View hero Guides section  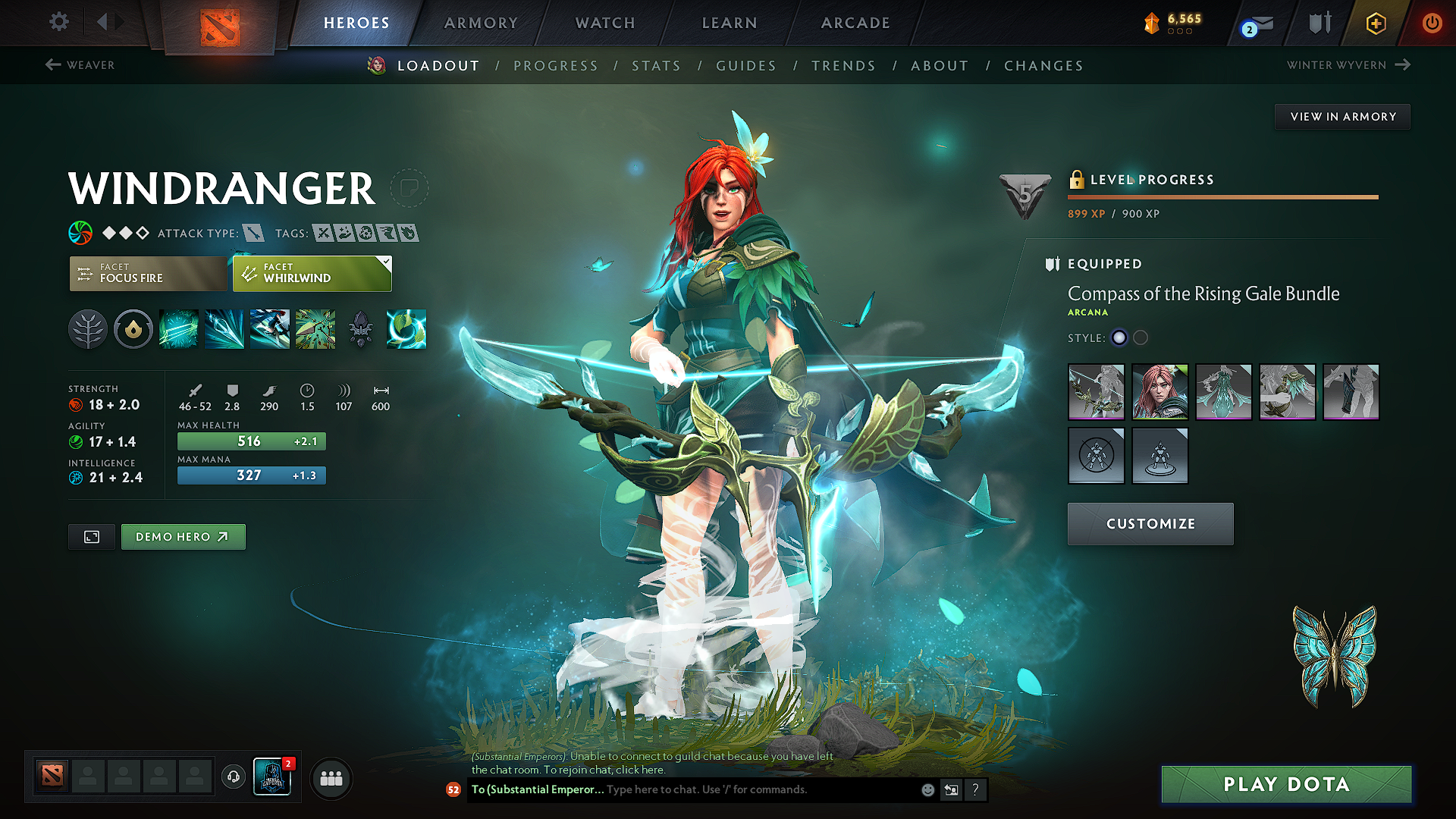(746, 66)
